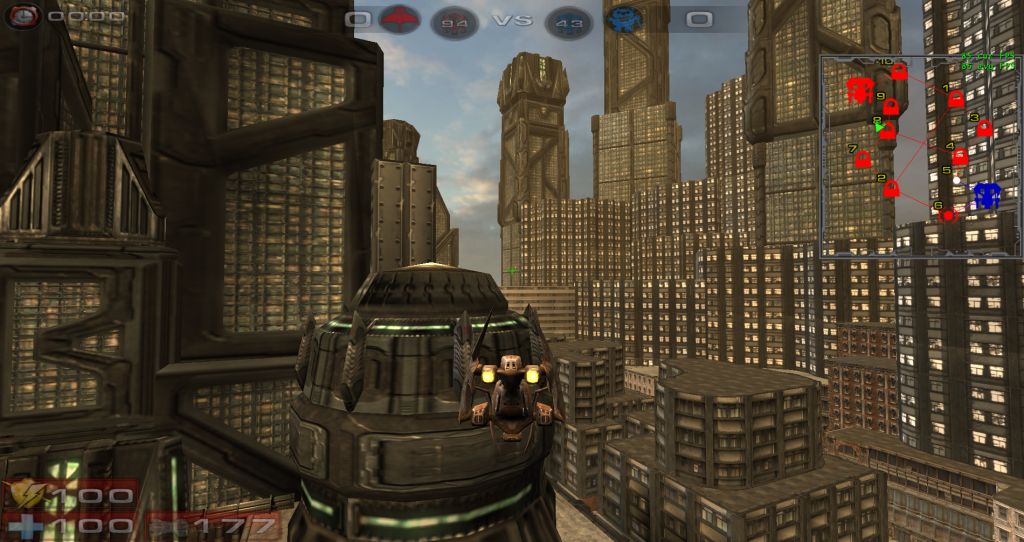Screen dimensions: 1024x542
Task: Click the red team emblem in scoreboard
Action: pos(402,19)
